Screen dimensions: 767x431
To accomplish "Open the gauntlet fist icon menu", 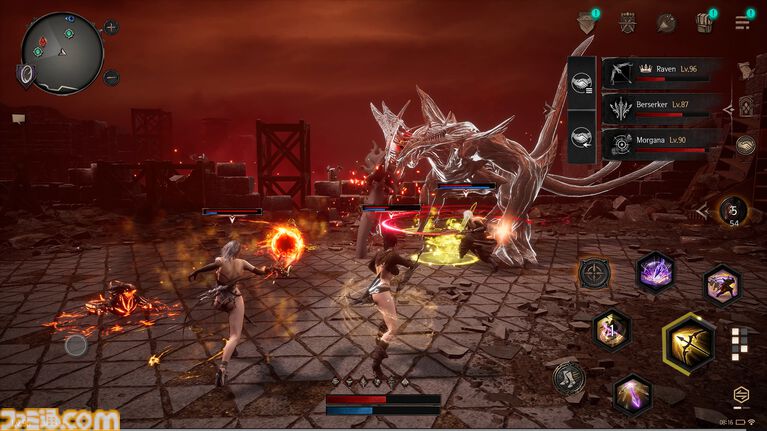I will coord(705,22).
